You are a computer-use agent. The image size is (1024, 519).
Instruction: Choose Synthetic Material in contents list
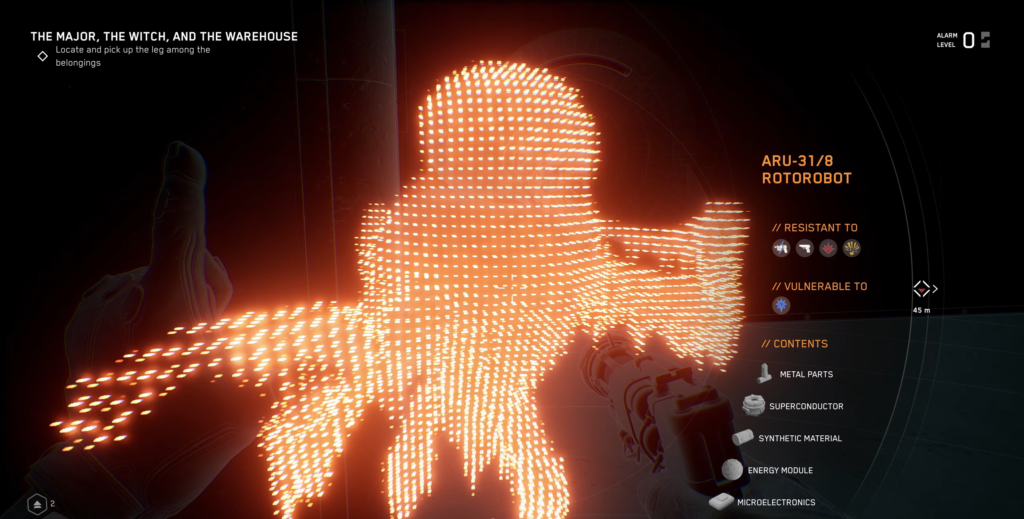click(799, 438)
